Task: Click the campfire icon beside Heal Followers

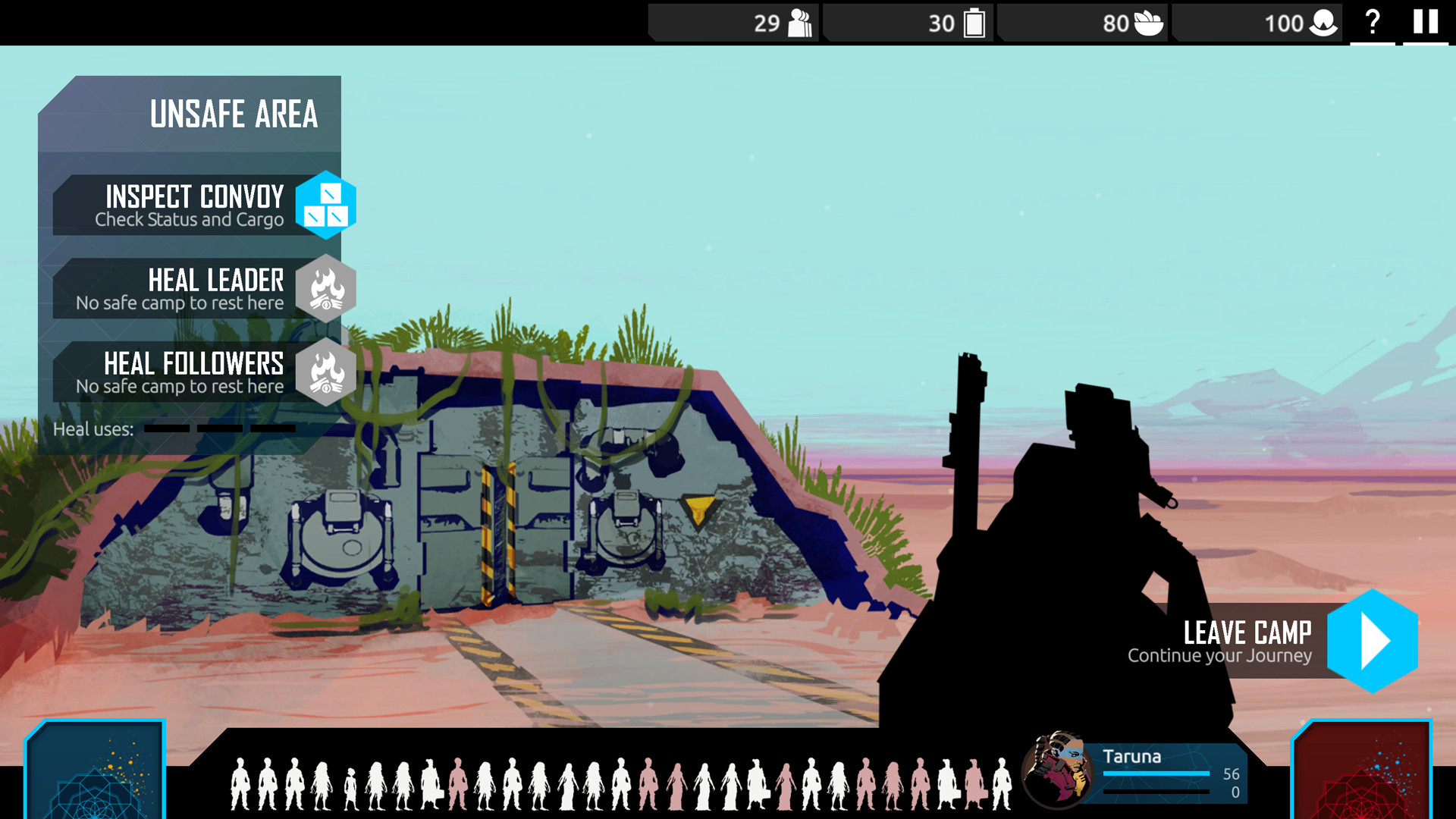Action: 326,373
